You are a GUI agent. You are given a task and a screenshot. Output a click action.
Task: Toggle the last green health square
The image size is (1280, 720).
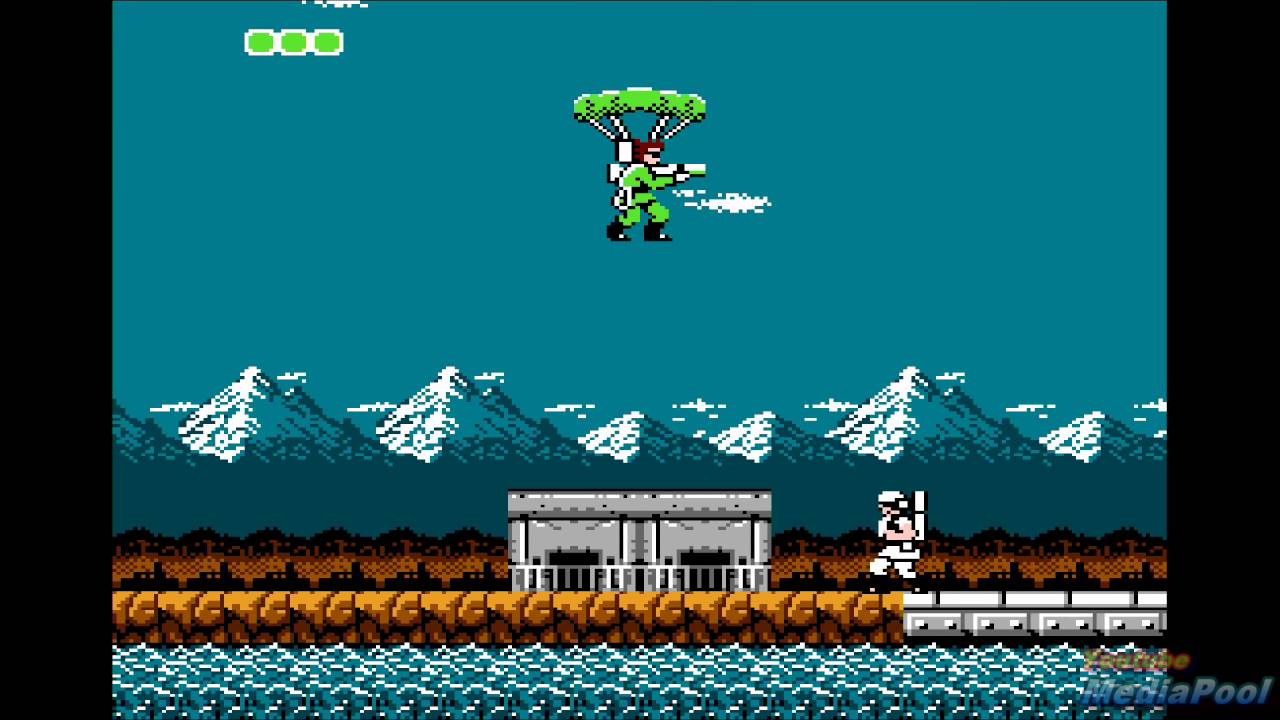point(325,43)
